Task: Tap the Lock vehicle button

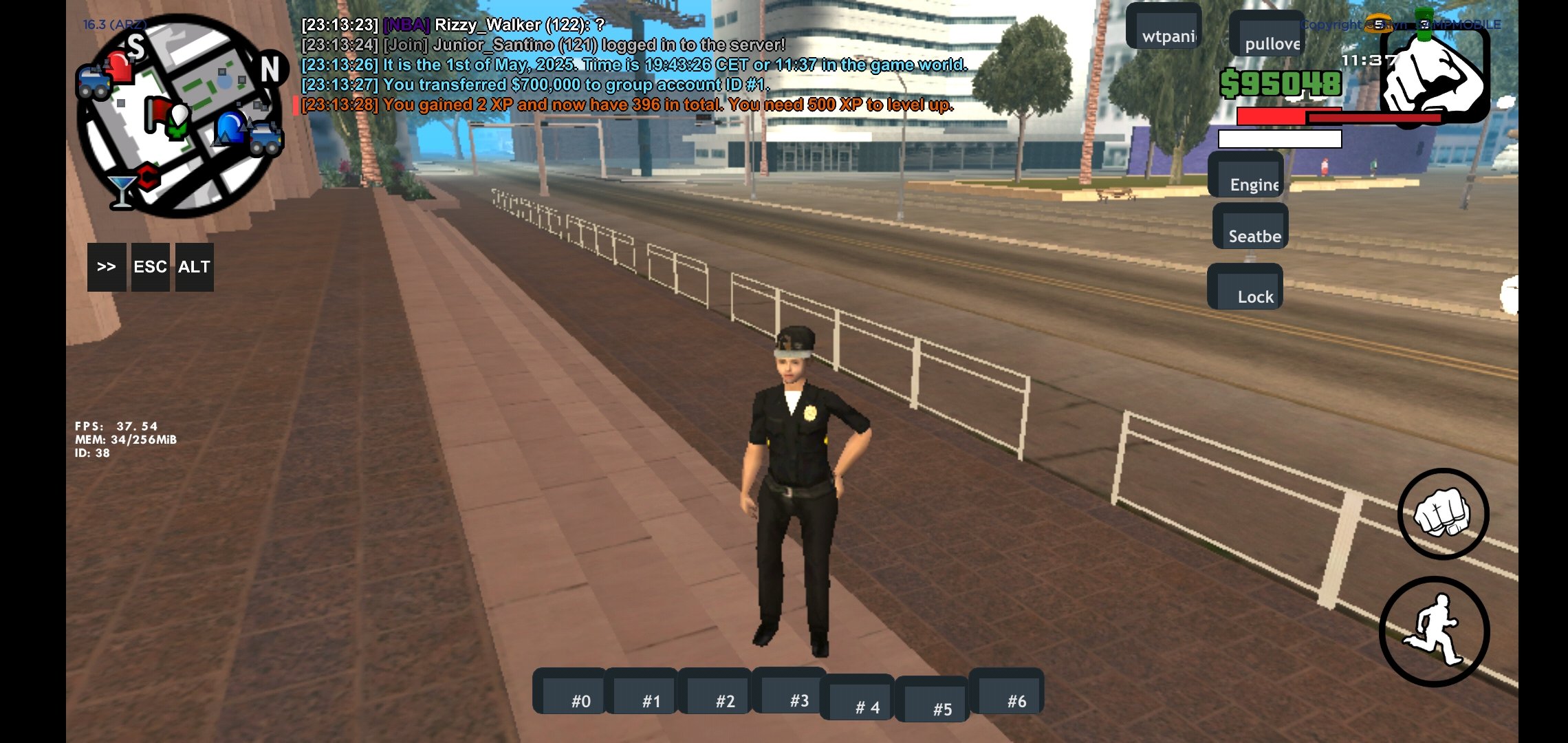Action: pos(1245,288)
